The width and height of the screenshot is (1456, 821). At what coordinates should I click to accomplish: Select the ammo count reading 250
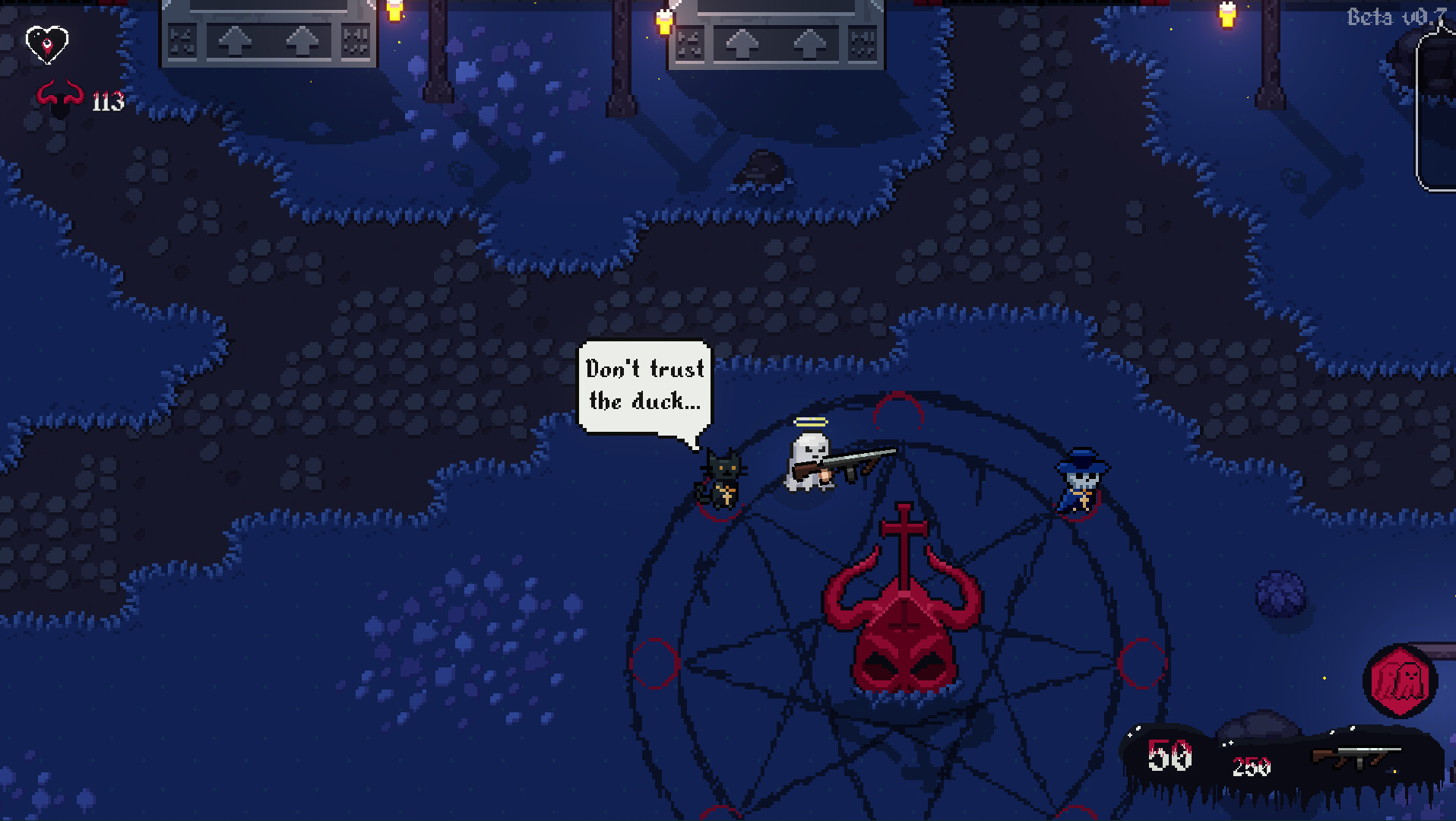[1252, 768]
